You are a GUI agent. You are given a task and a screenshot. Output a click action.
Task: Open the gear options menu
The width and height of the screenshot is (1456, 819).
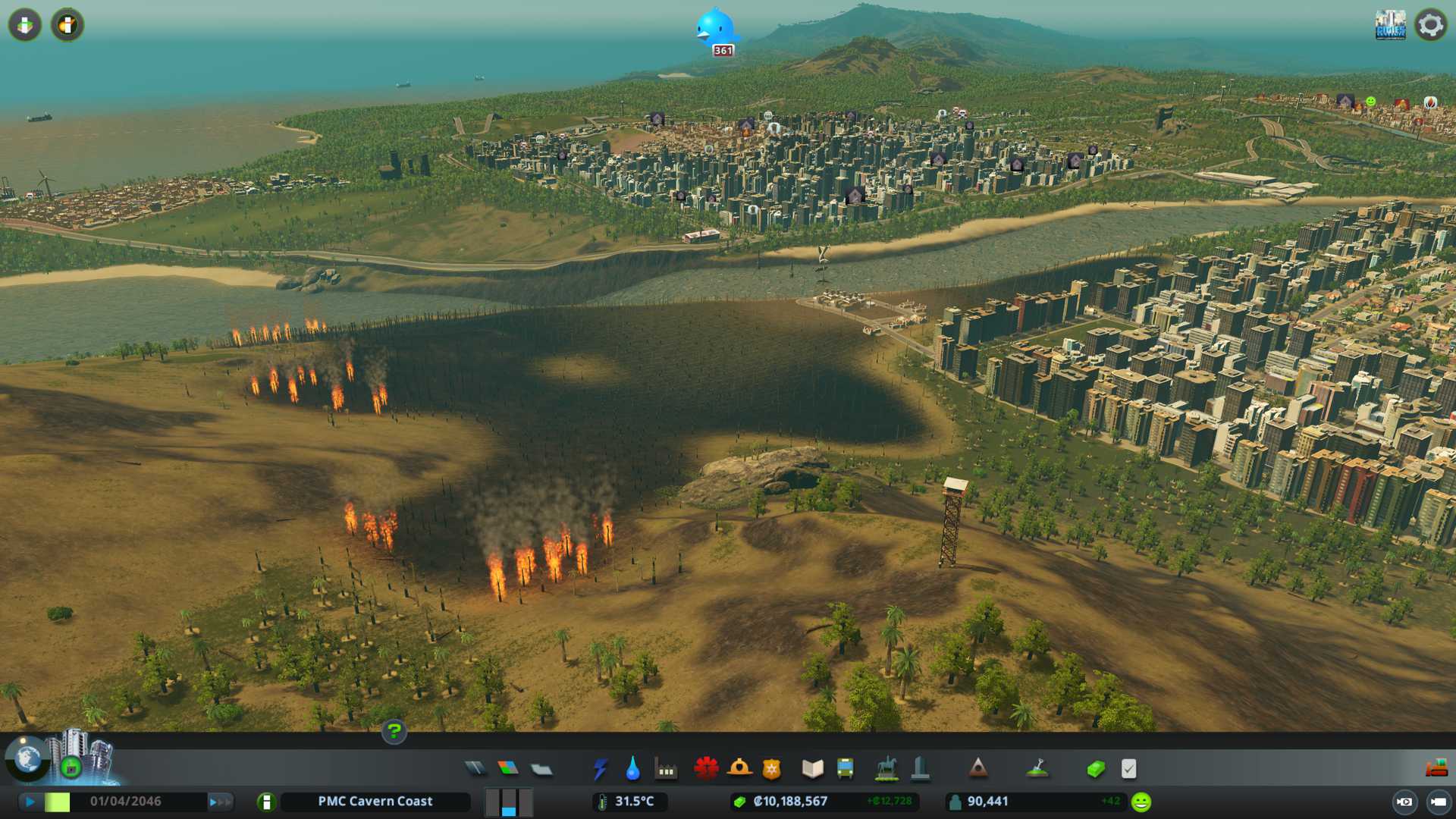(1430, 25)
